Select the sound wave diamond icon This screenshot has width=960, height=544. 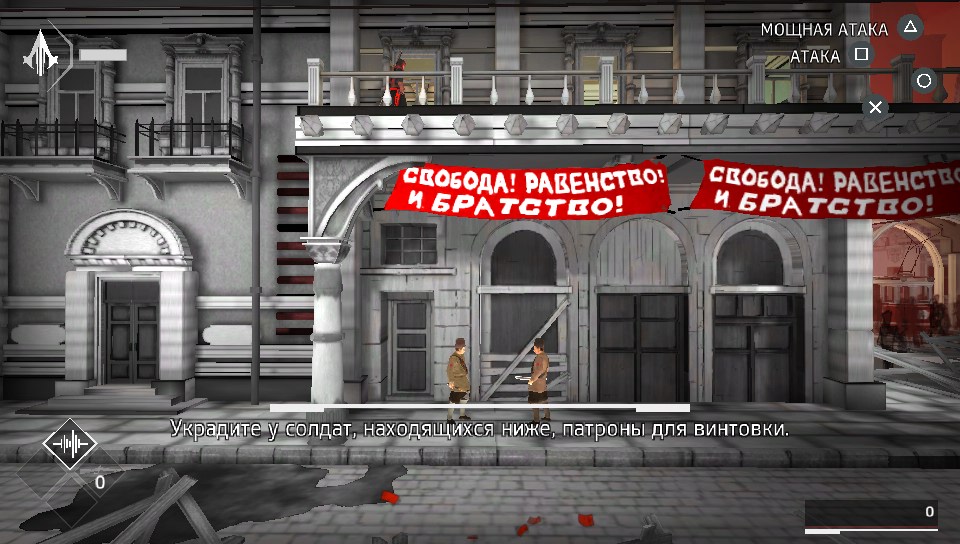[69, 445]
